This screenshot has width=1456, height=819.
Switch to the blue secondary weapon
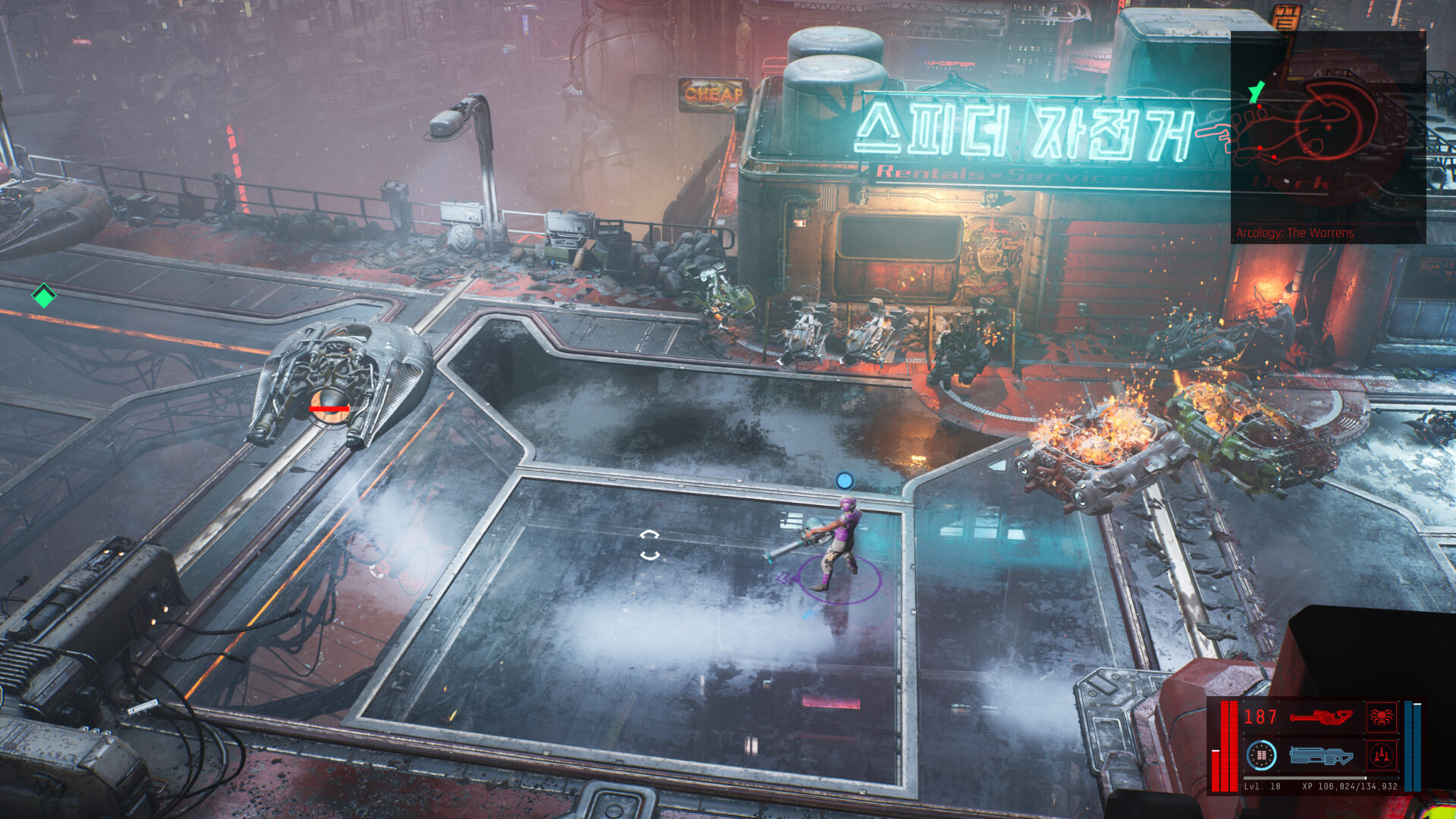(x=1320, y=755)
